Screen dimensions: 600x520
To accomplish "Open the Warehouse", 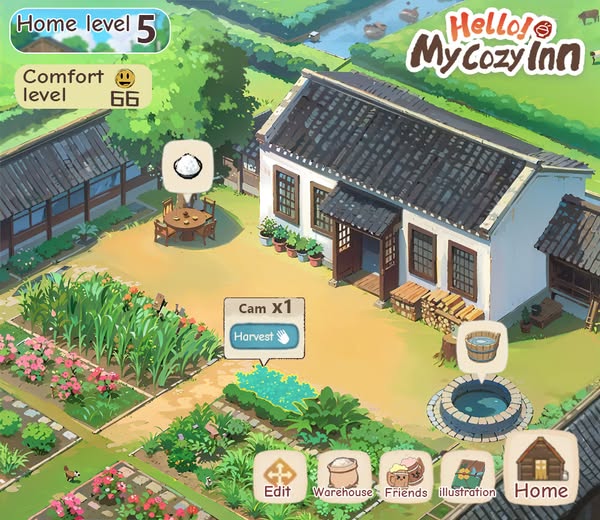I will [x=343, y=476].
